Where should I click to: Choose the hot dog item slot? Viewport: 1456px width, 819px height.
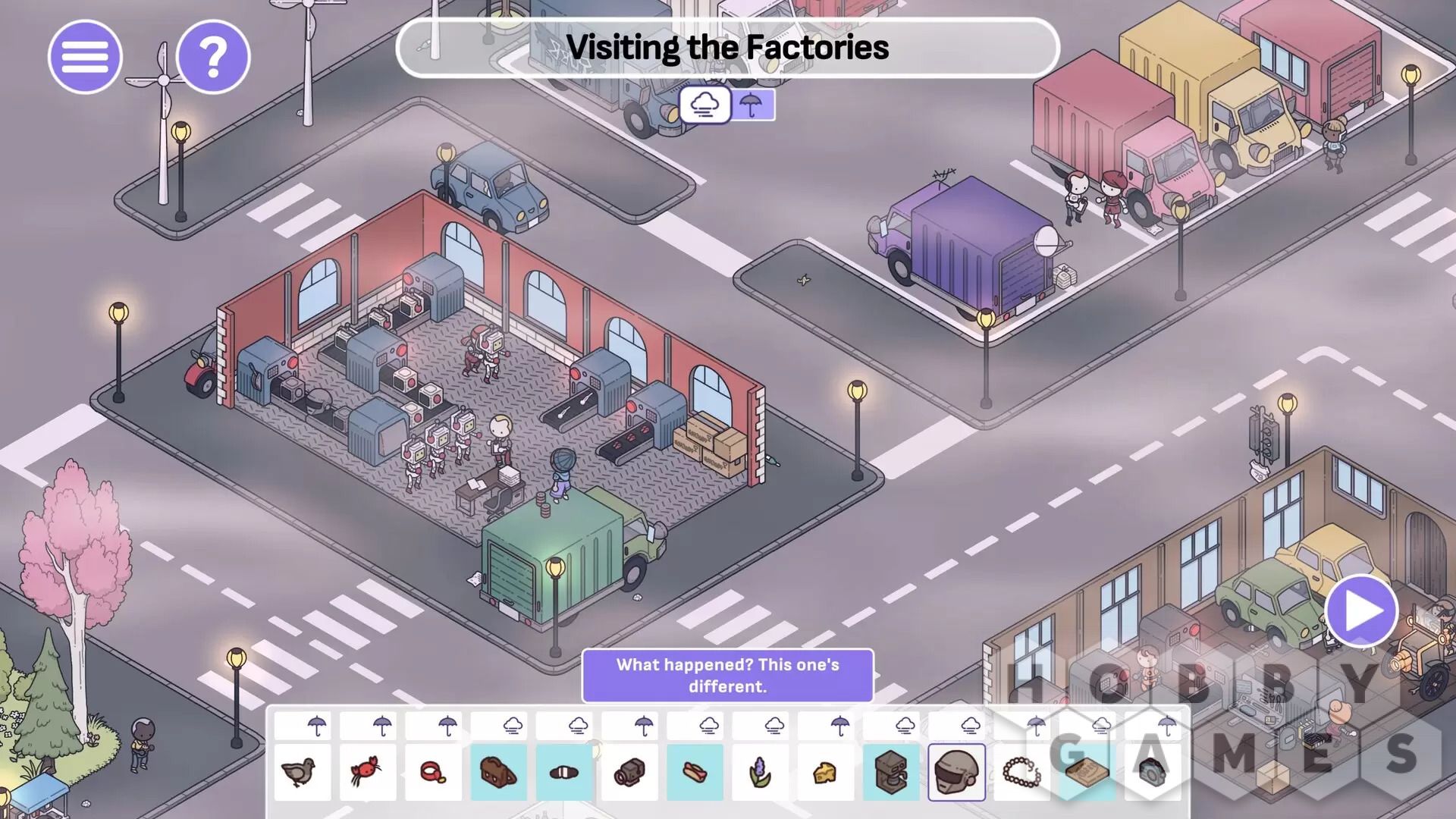click(x=695, y=772)
